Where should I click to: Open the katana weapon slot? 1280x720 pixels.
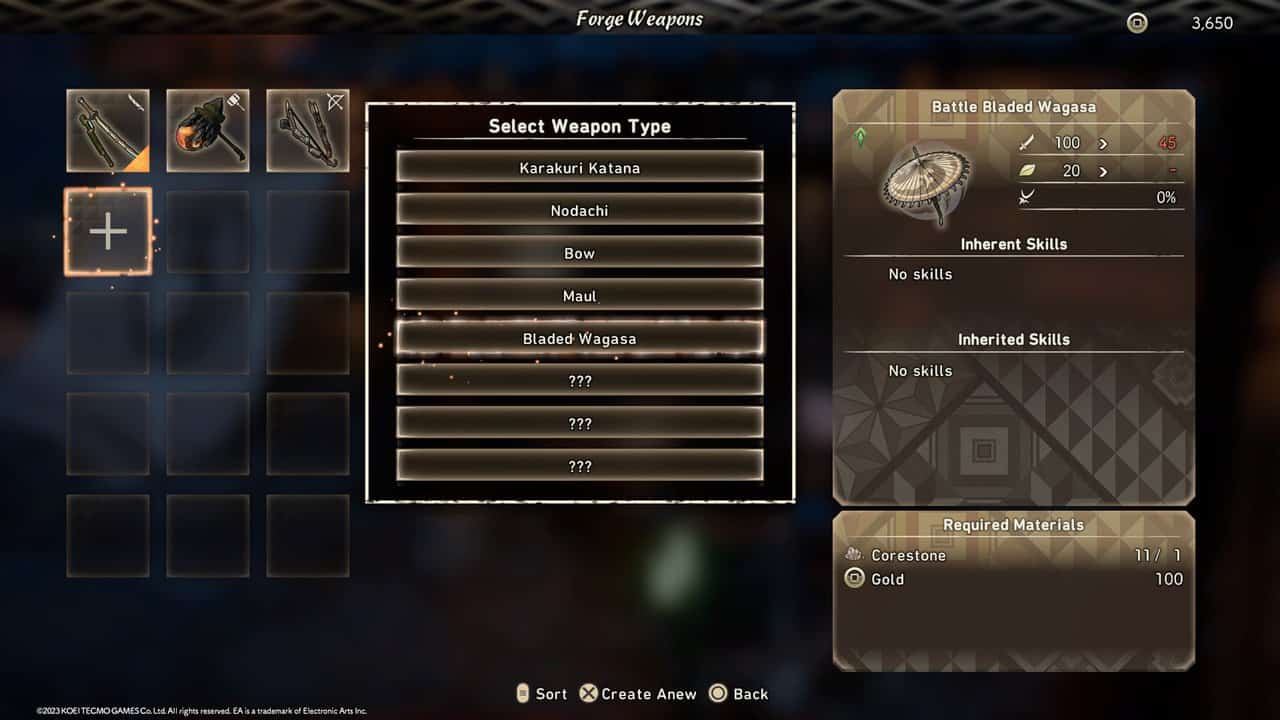(108, 131)
